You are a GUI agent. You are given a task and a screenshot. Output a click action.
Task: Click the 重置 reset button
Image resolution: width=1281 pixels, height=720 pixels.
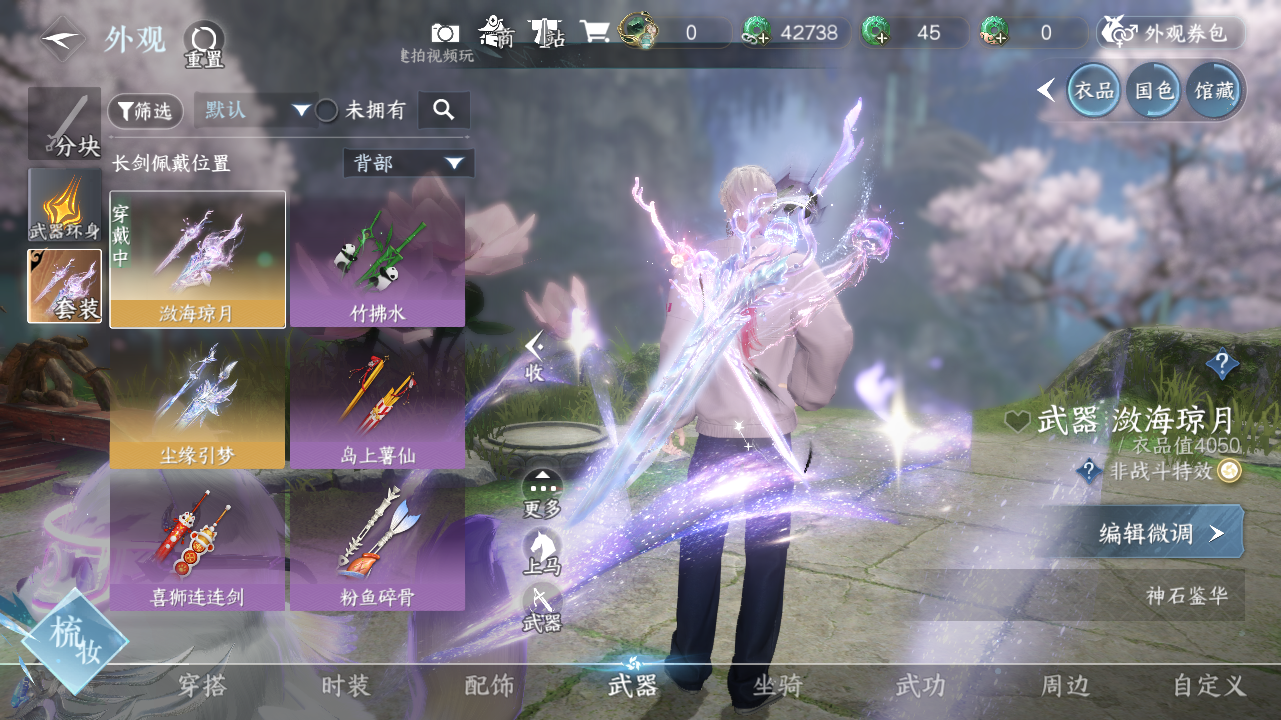click(204, 45)
